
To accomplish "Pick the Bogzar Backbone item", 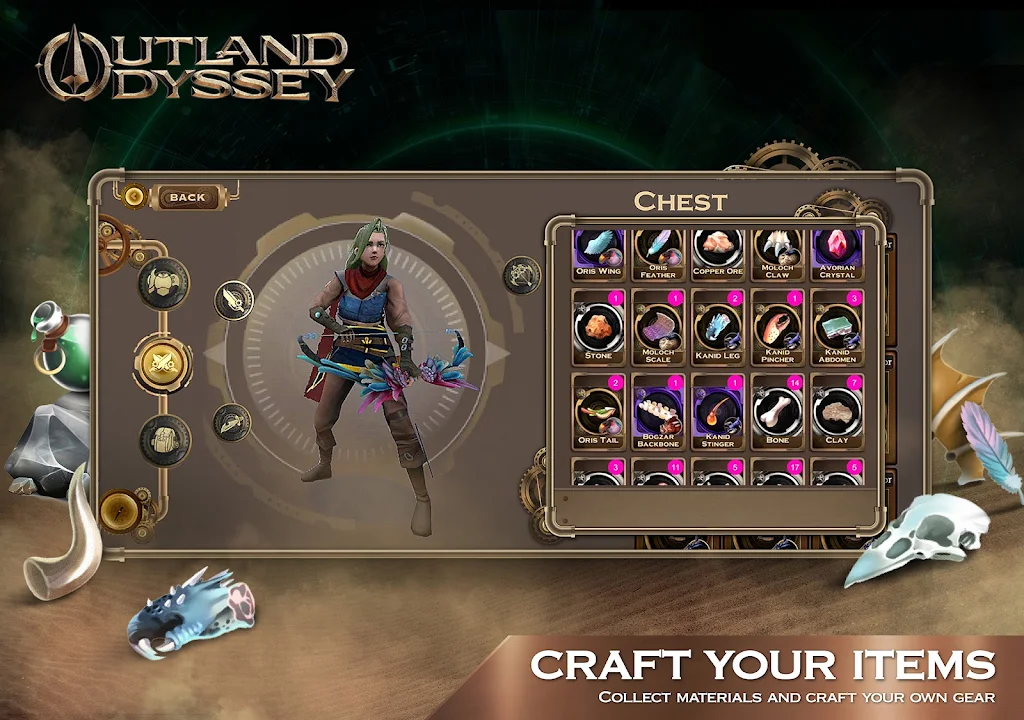I will (x=658, y=410).
